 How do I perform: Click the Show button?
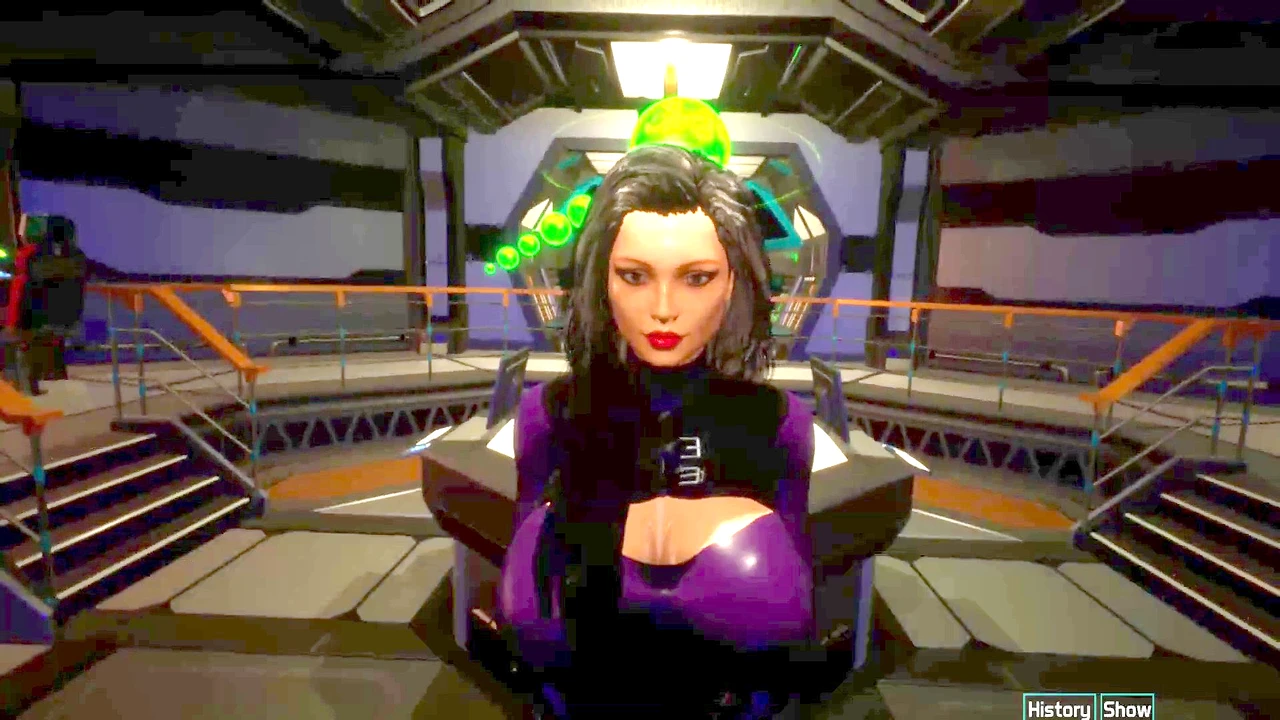coord(1127,708)
